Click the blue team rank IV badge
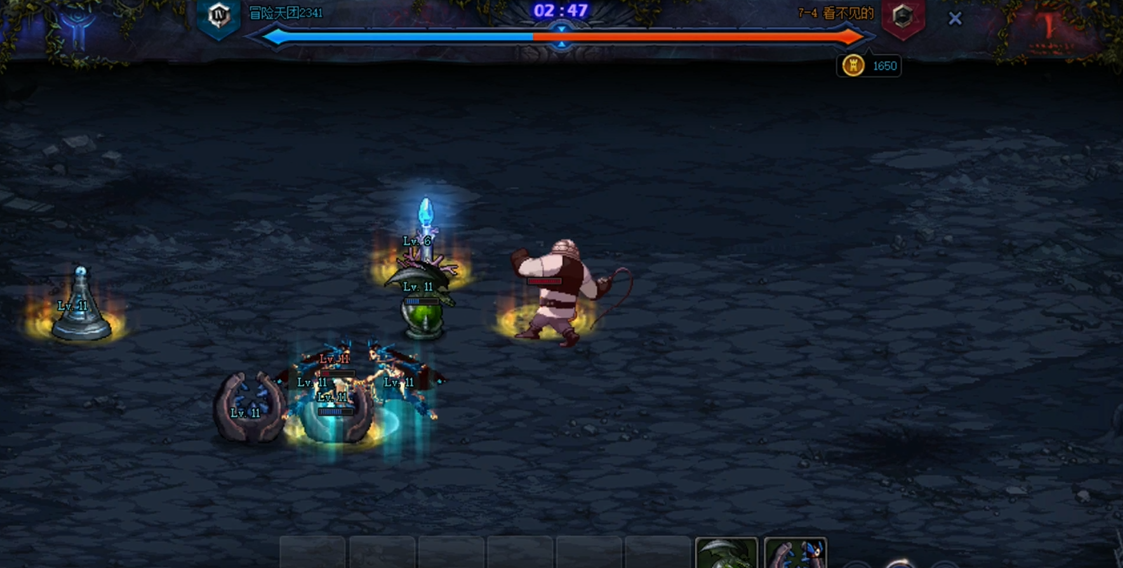Screen dimensions: 1123x568 [218, 16]
